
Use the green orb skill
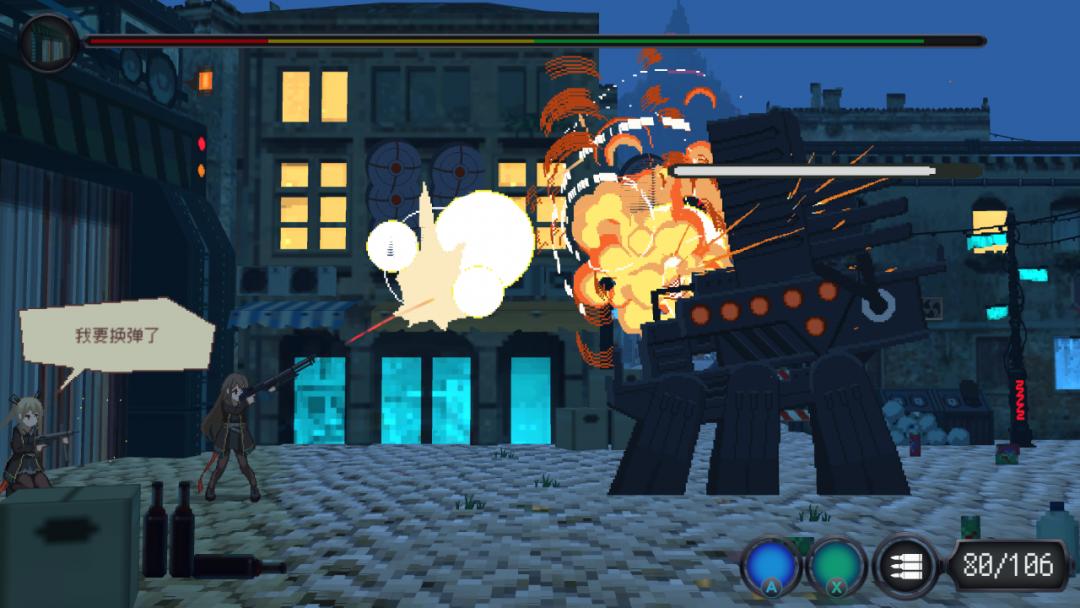(x=836, y=566)
